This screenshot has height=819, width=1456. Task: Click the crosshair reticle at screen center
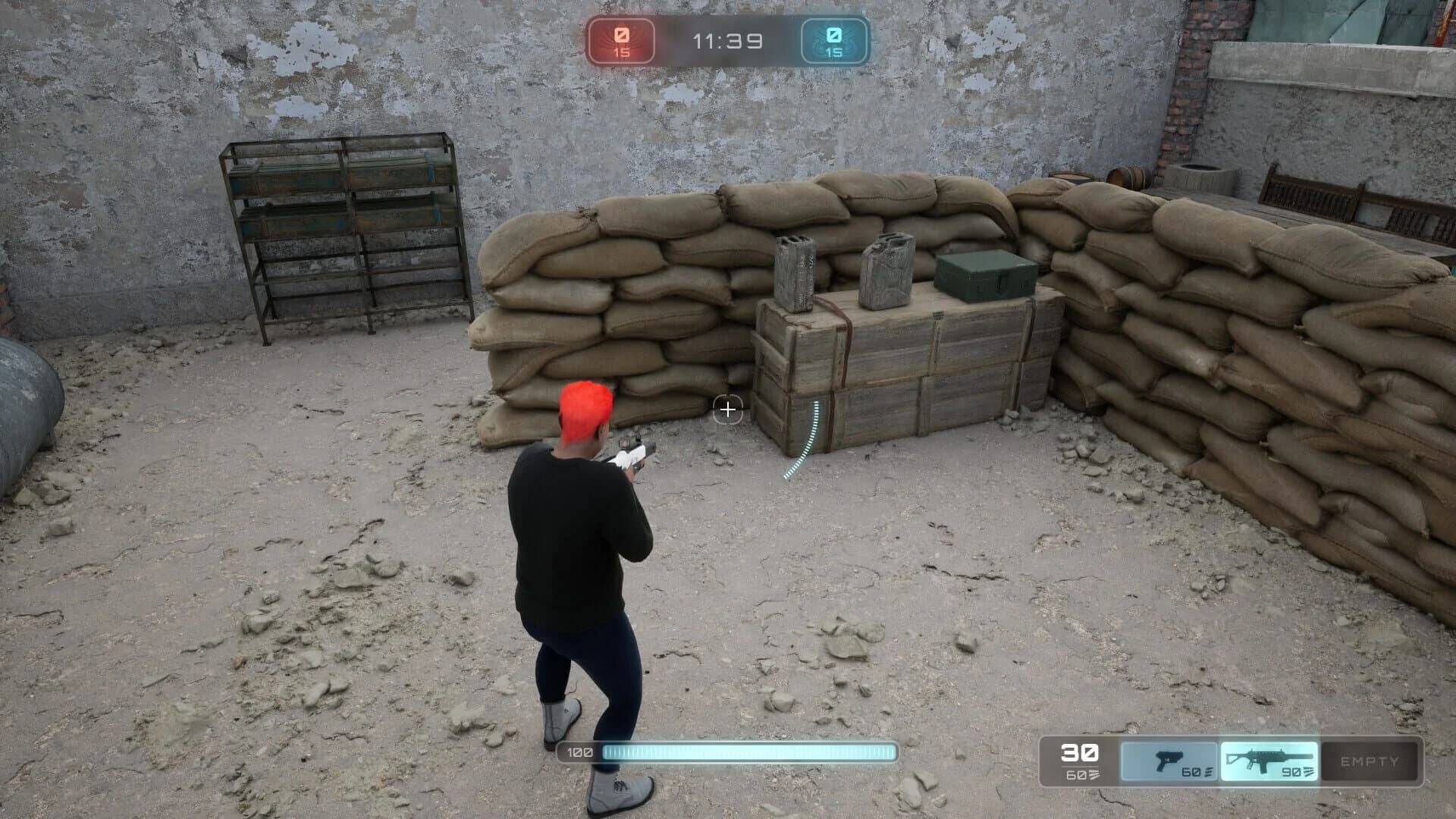[x=728, y=409]
